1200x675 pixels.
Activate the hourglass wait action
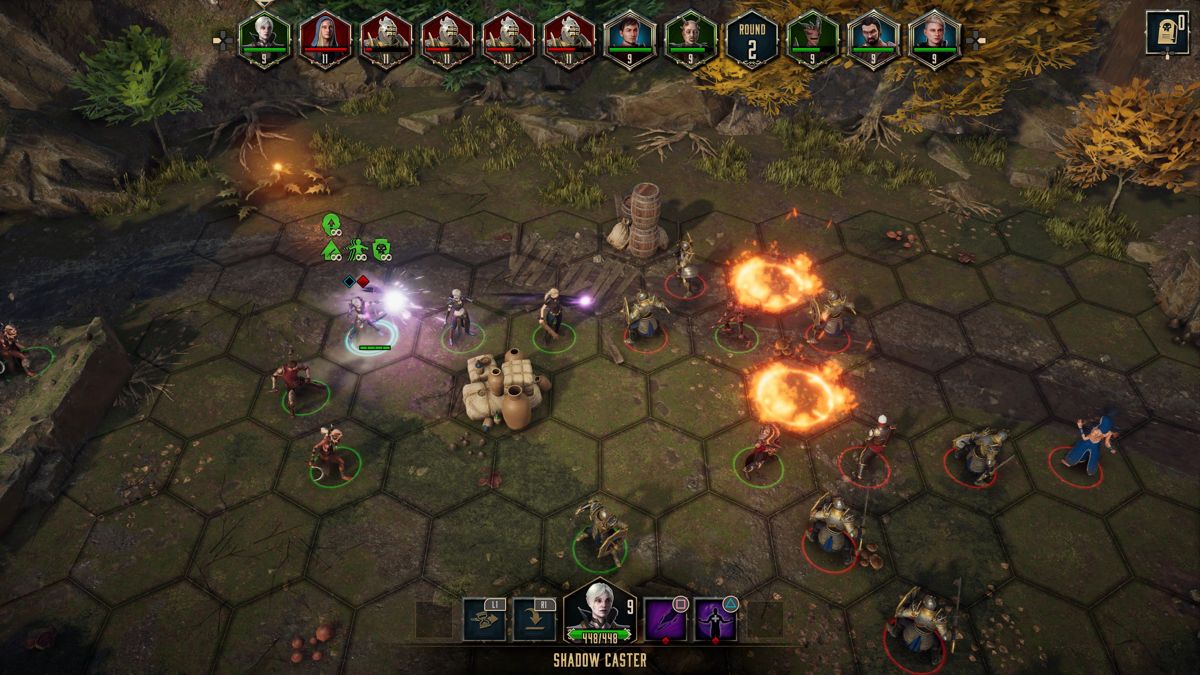[x=484, y=620]
